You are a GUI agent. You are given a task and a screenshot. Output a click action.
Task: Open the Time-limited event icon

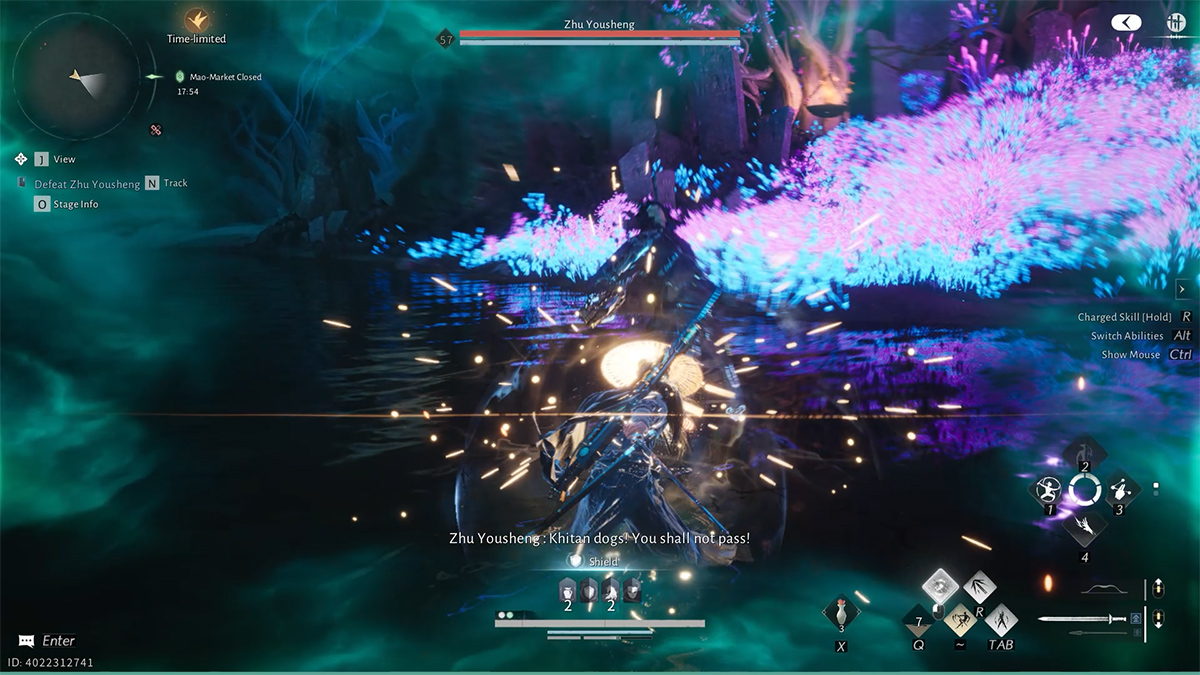tap(196, 20)
